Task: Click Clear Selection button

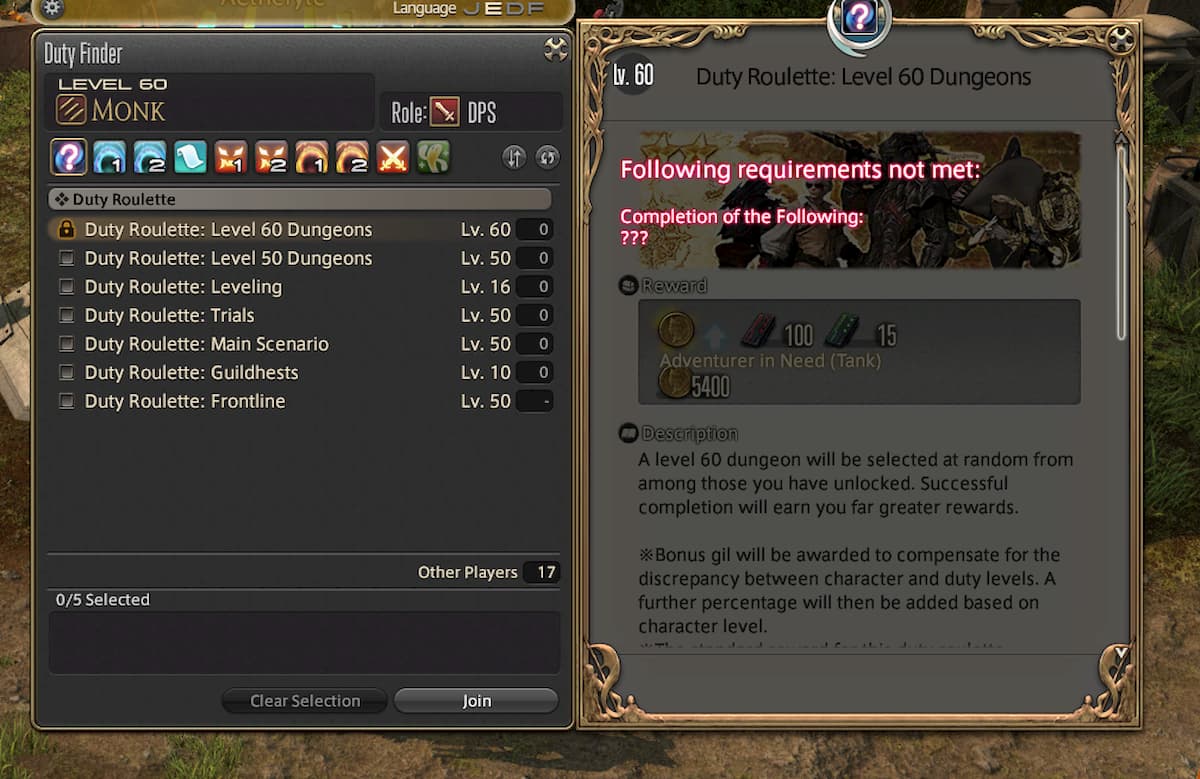Action: click(x=305, y=701)
